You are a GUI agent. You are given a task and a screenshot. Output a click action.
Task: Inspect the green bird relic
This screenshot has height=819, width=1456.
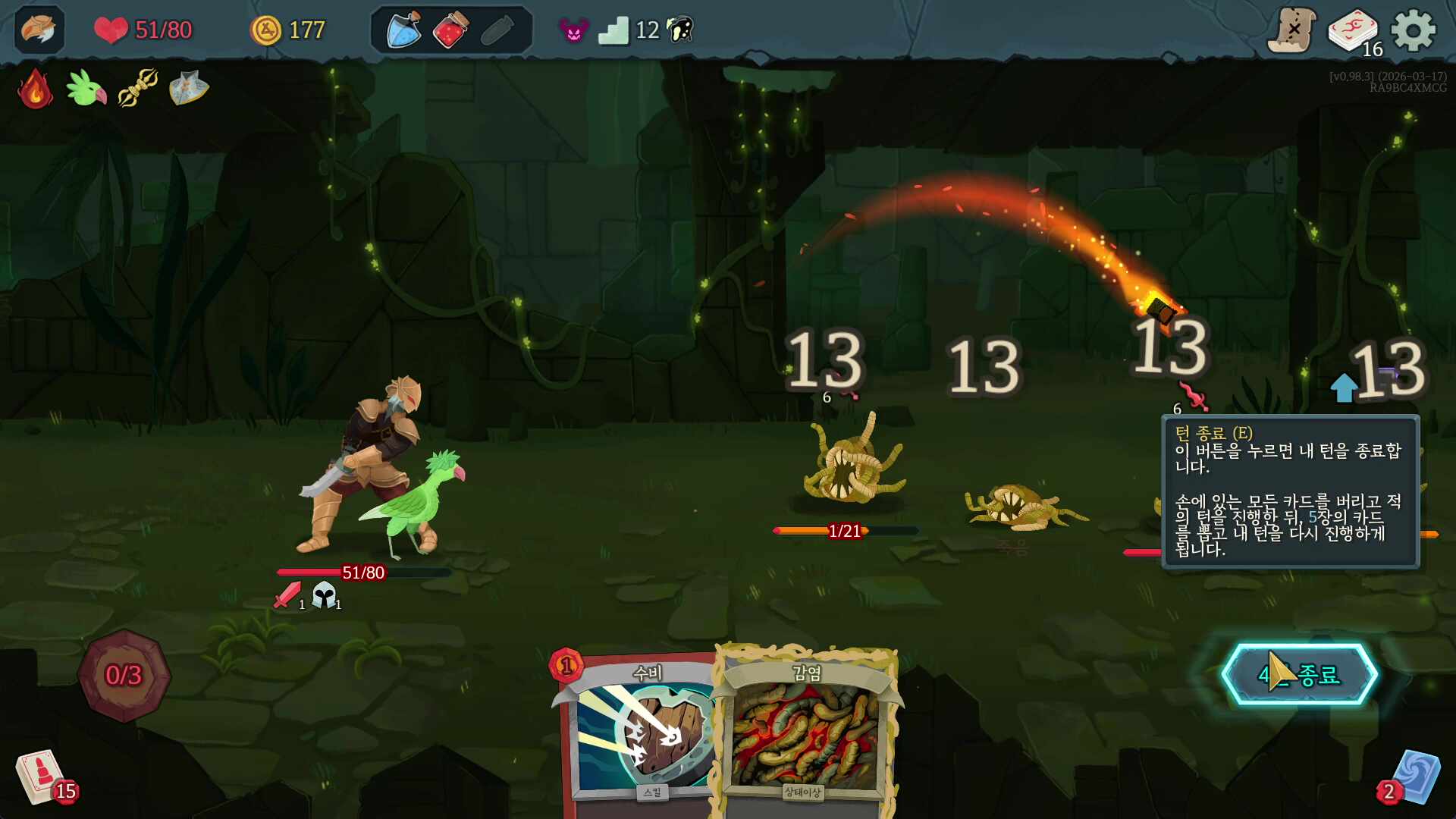[x=86, y=89]
